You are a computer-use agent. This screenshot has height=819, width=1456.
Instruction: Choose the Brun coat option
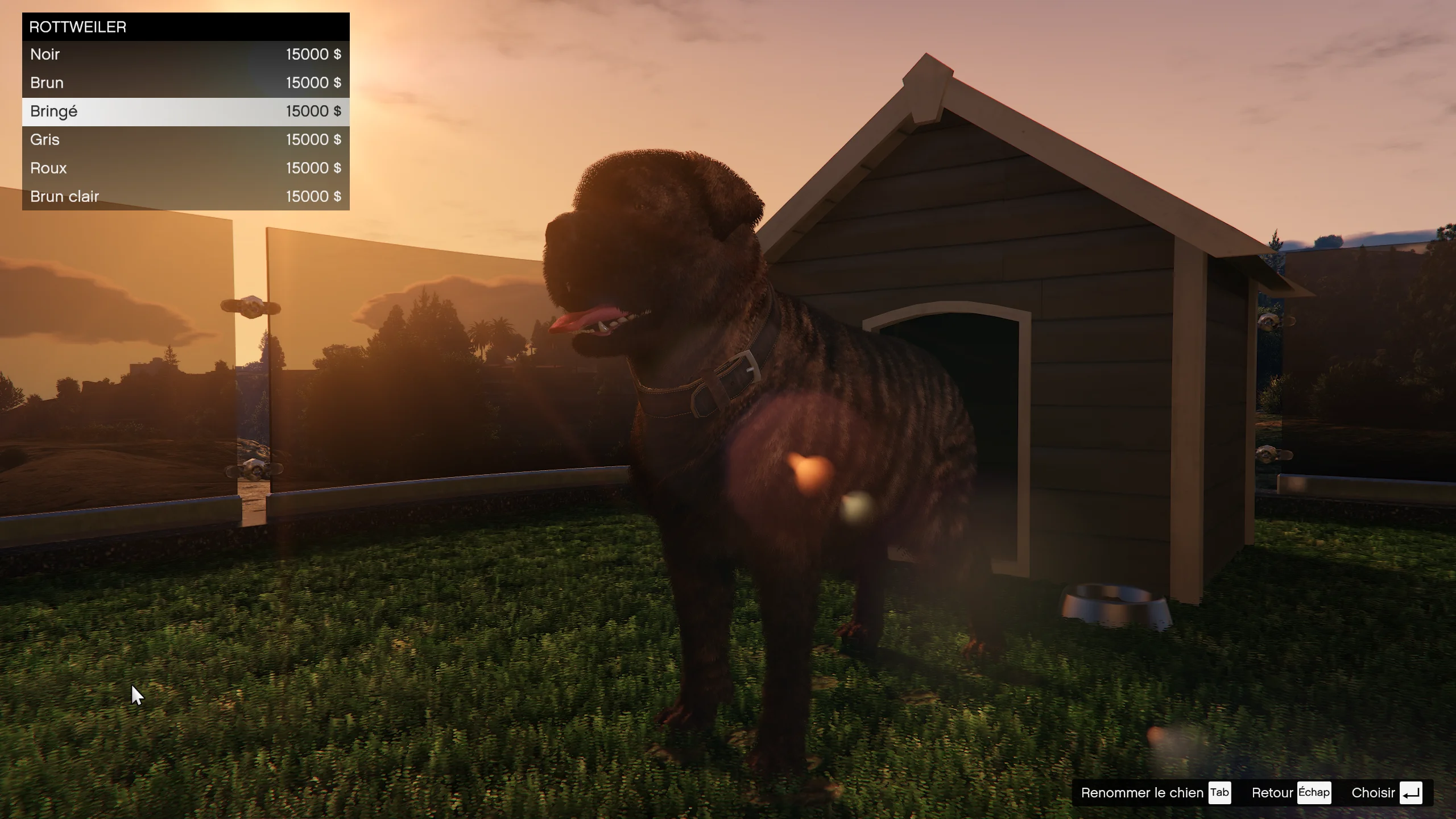tap(185, 83)
